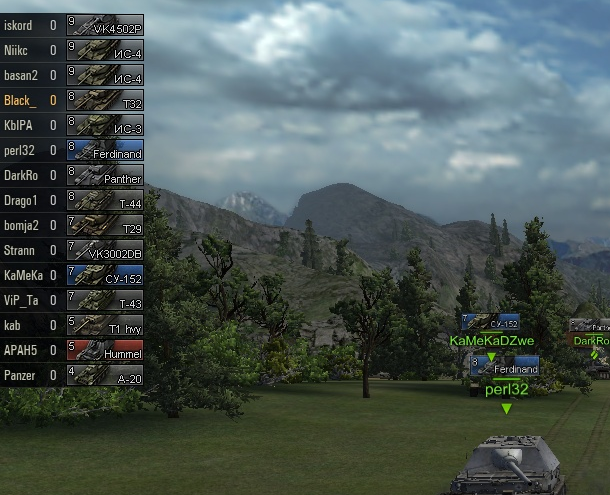Click Drago1's T-44 entry in team list

click(72, 200)
